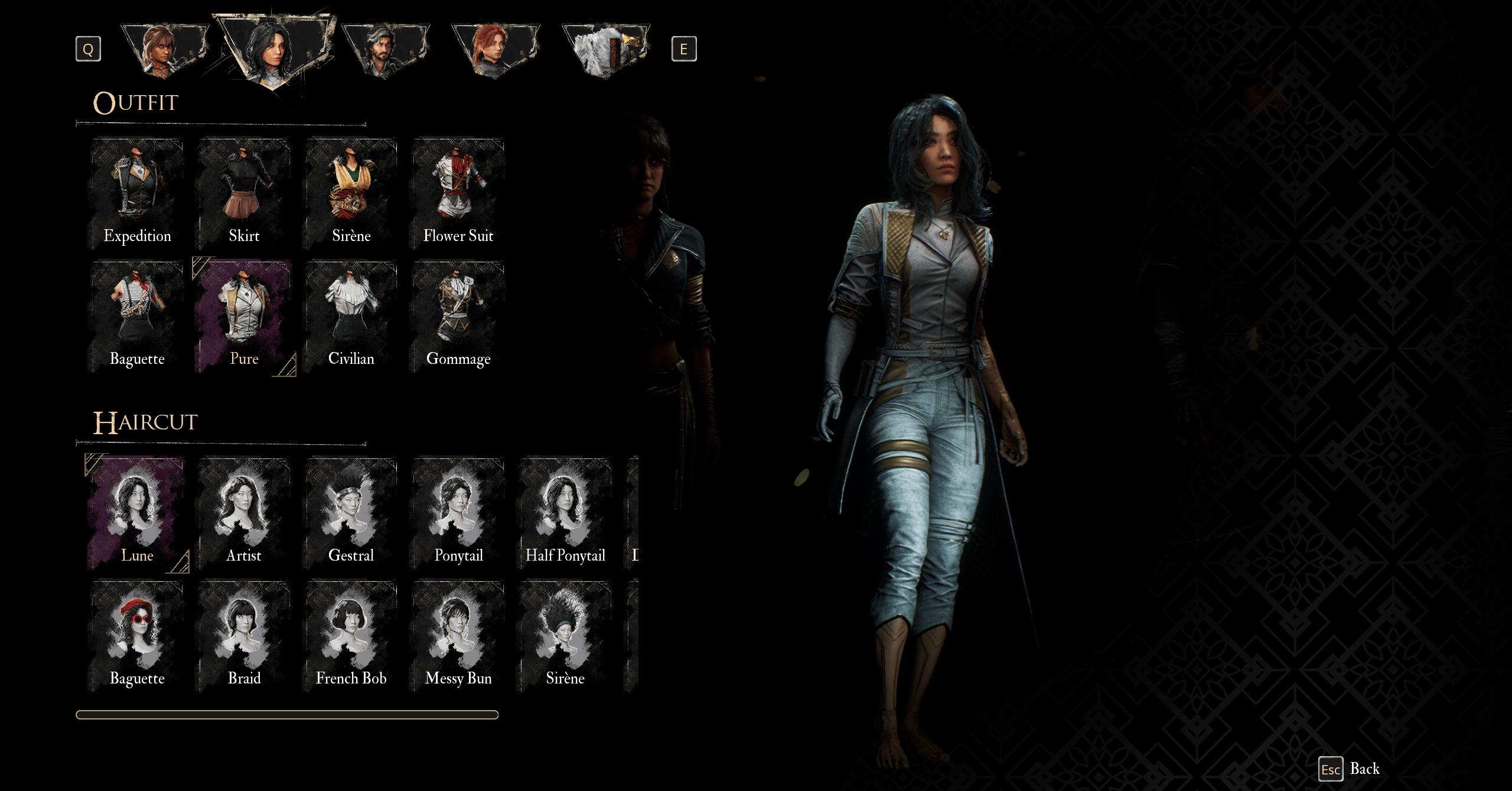
Task: Select the Baguette outfit tile
Action: click(137, 316)
